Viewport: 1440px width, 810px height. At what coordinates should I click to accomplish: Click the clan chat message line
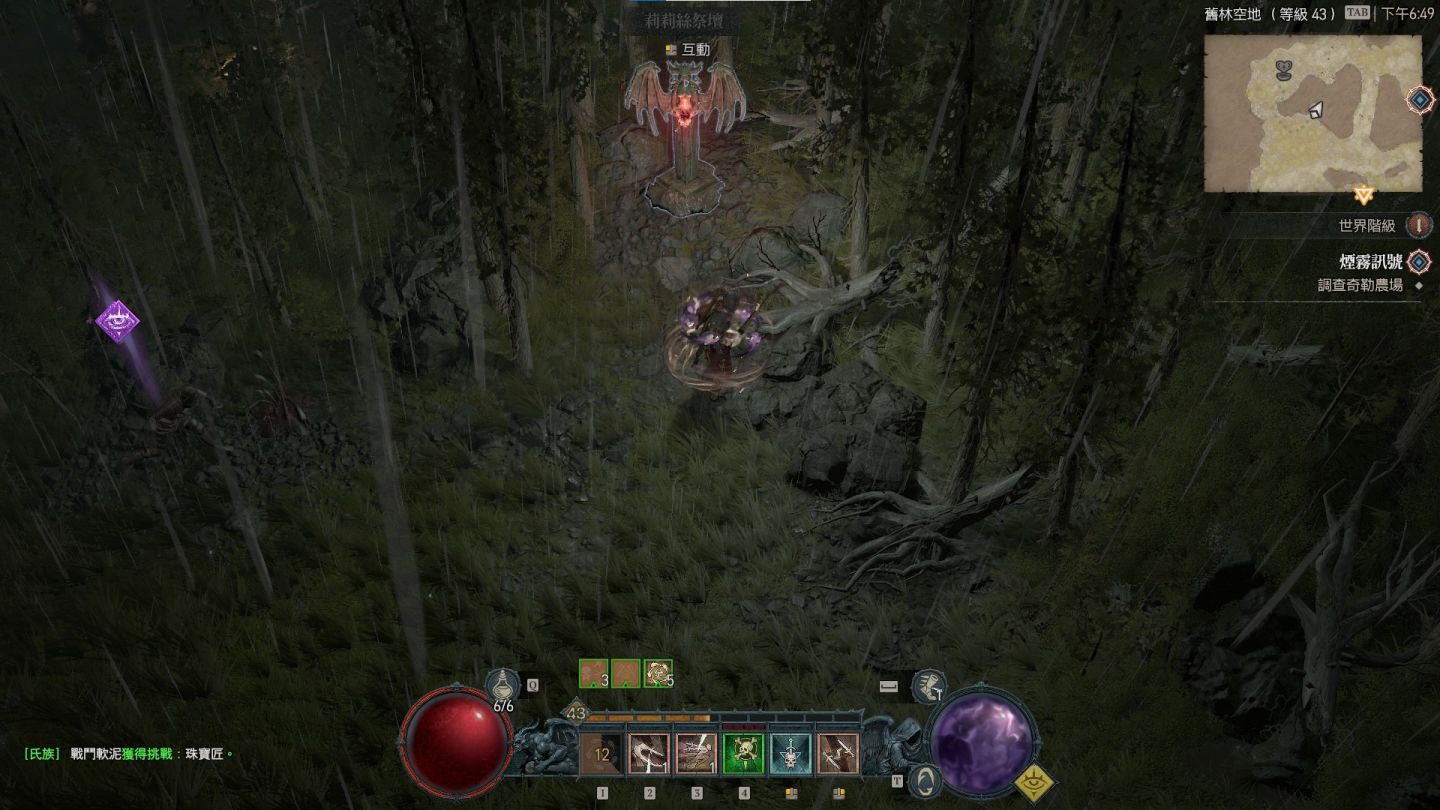(130, 753)
